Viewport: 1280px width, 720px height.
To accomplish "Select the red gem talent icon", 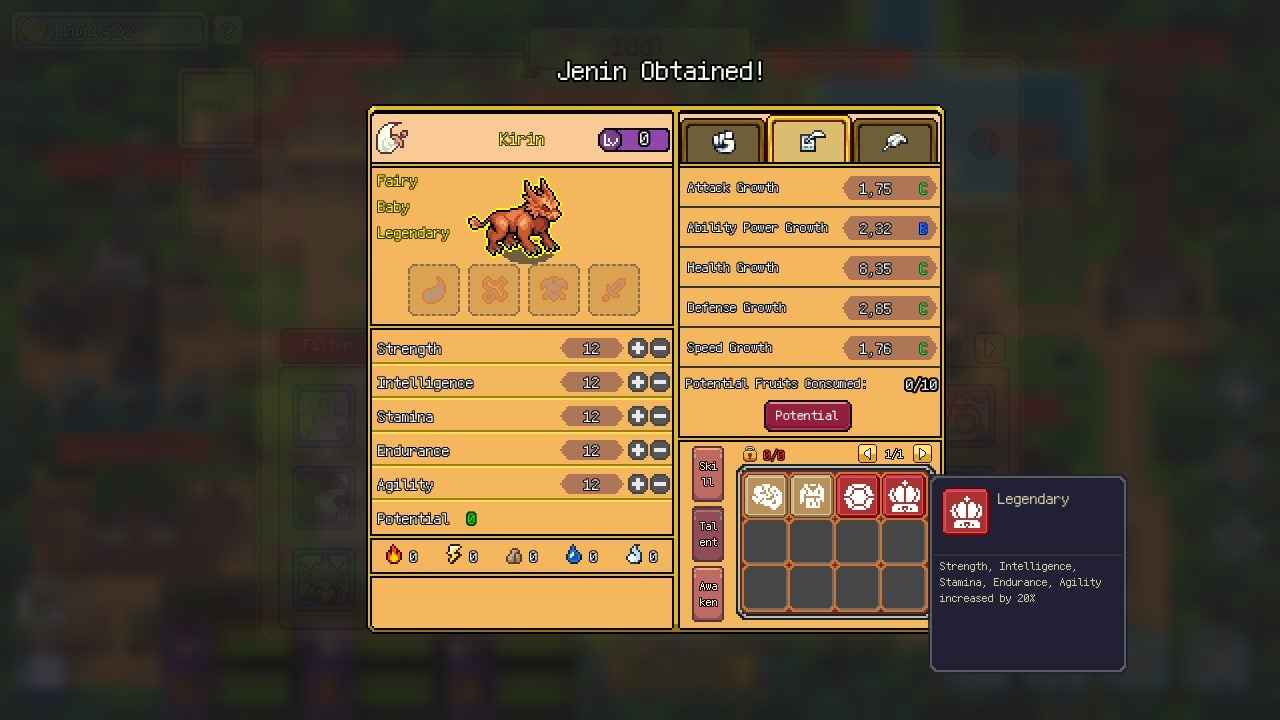I will (x=858, y=496).
